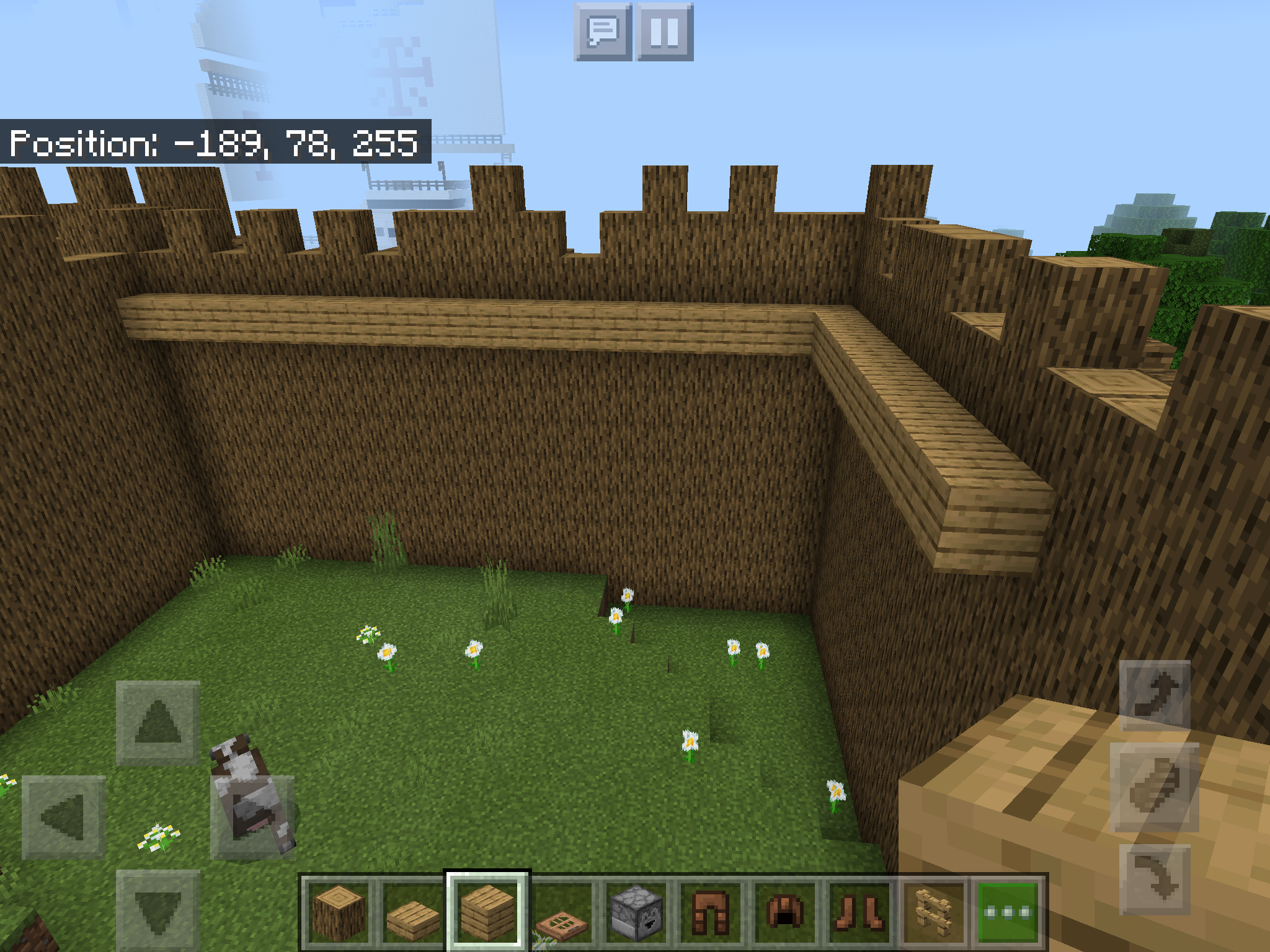This screenshot has width=1270, height=952.
Task: Pause the game
Action: (x=664, y=32)
